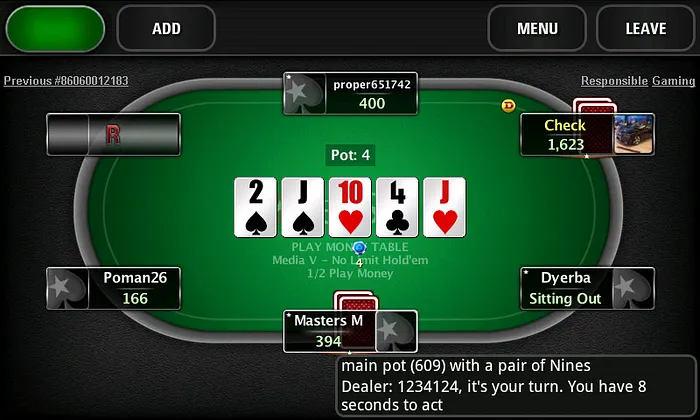Select the seat panel marked with red R

point(113,134)
